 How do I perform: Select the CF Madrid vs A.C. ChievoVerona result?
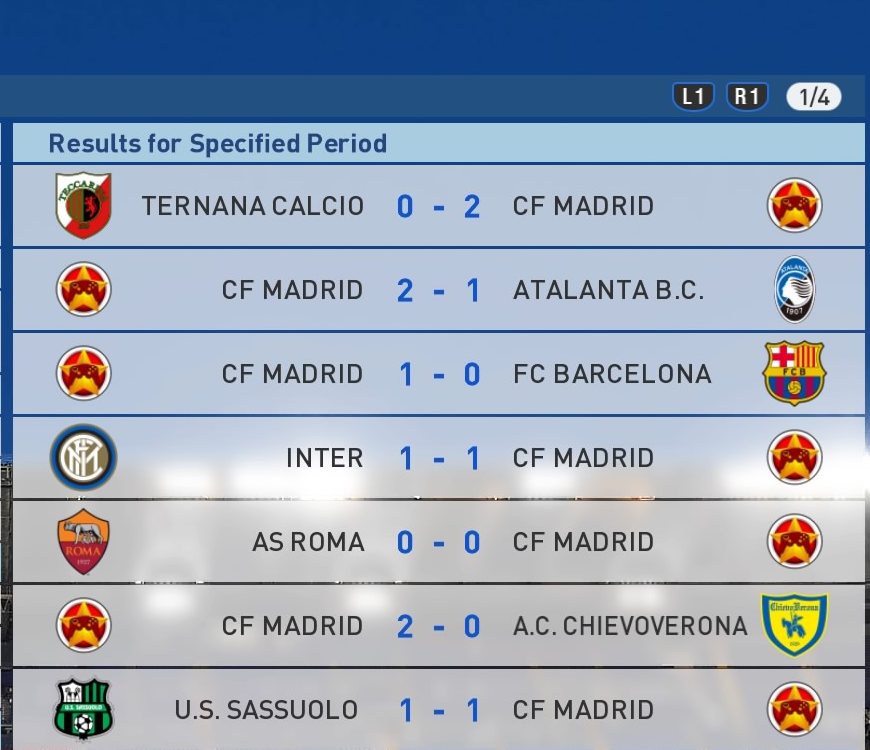tap(438, 626)
